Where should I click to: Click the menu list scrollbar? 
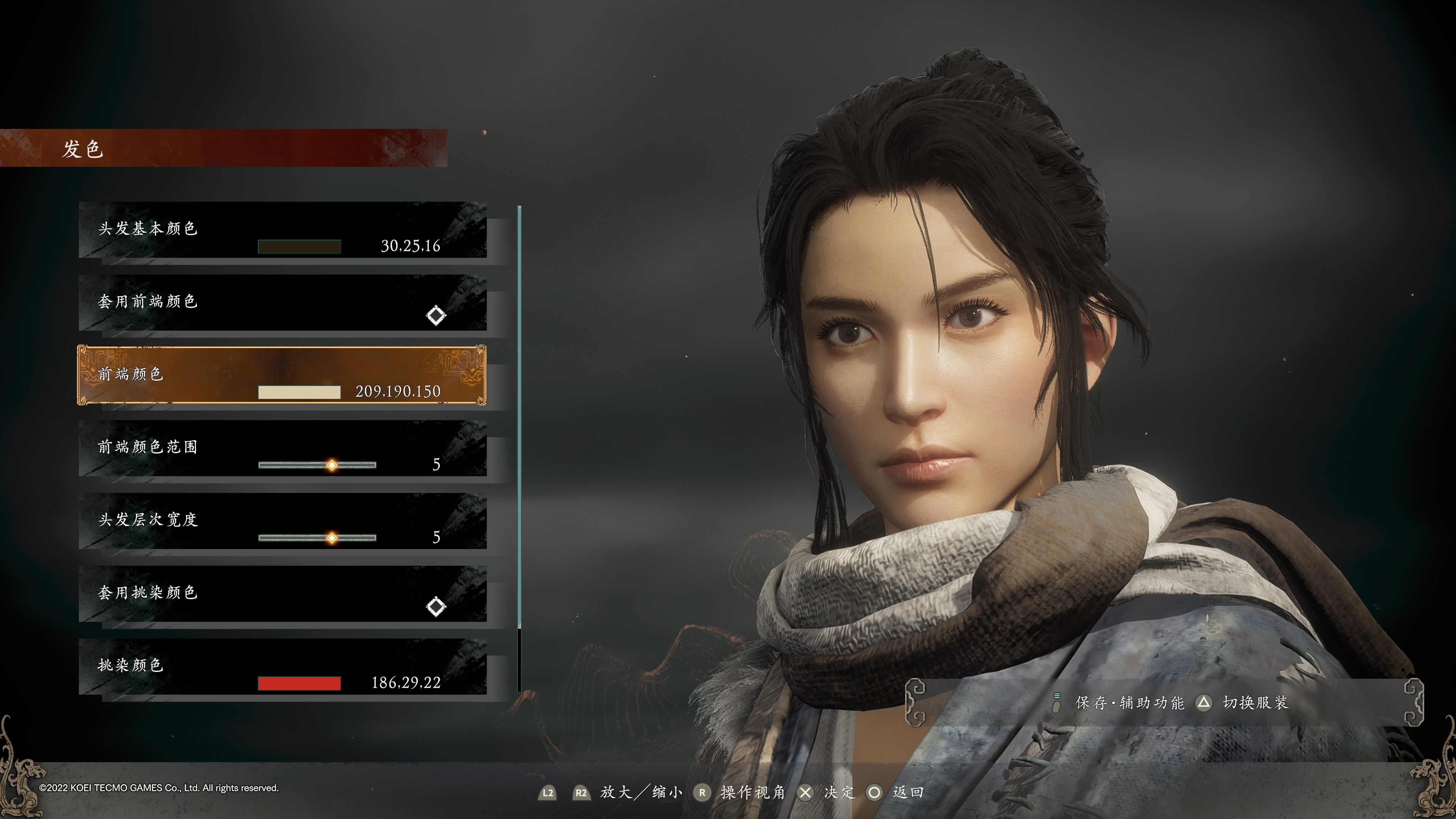click(519, 418)
